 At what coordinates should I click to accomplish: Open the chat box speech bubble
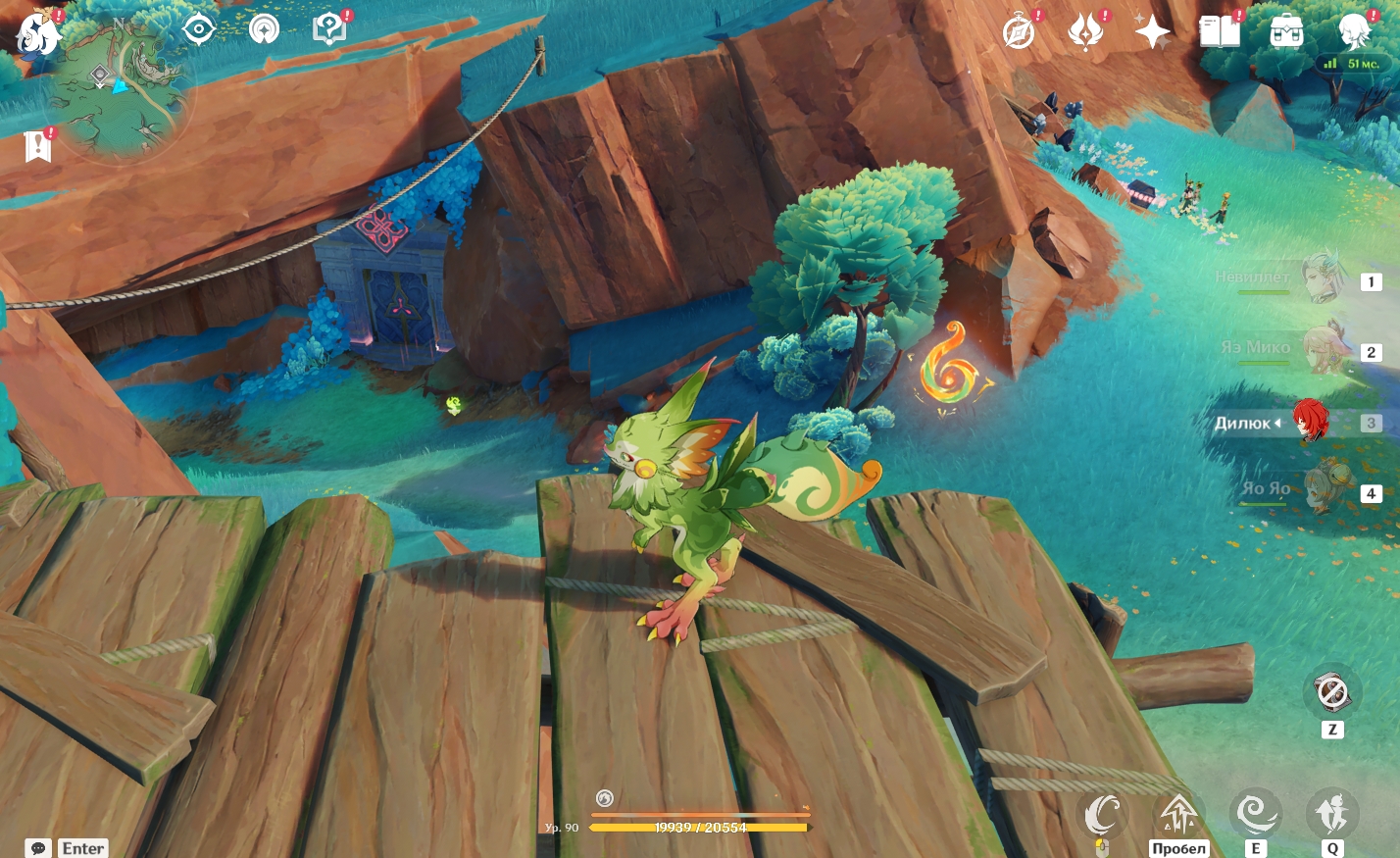tap(38, 848)
